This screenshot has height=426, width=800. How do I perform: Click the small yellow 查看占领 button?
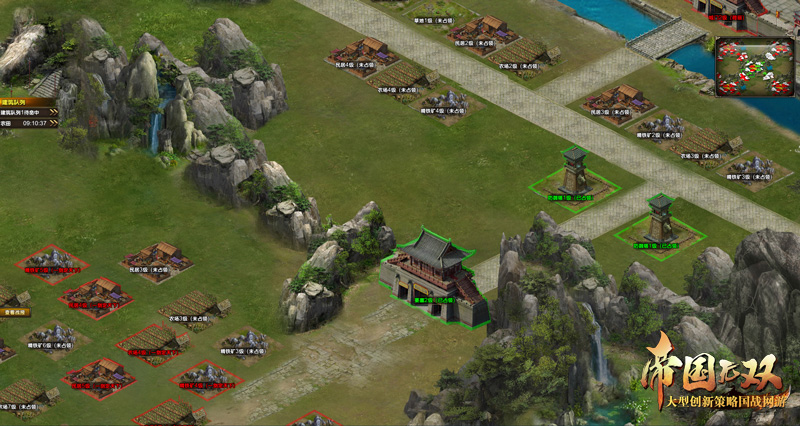click(x=13, y=312)
